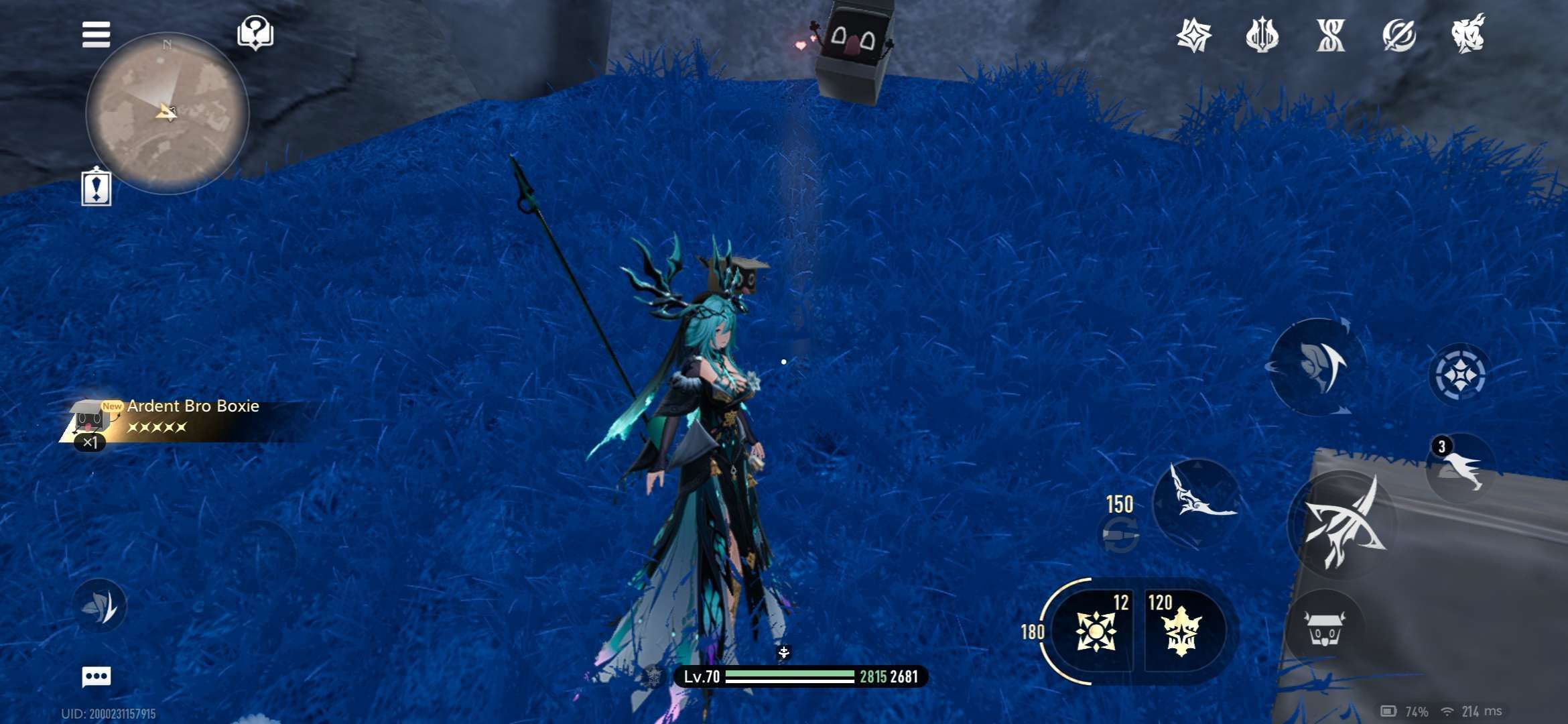
Task: Open the chat speech-bubble button
Action: pyautogui.click(x=96, y=676)
